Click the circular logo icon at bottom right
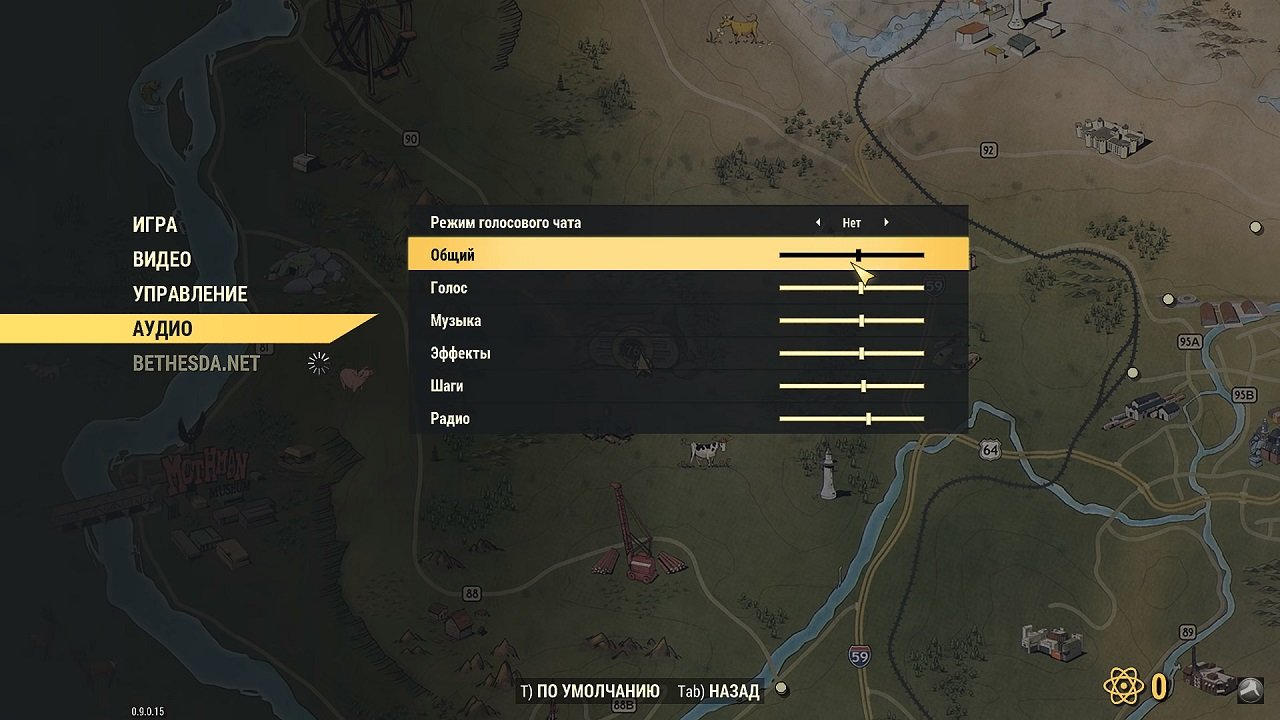The image size is (1280, 720). click(x=1250, y=689)
